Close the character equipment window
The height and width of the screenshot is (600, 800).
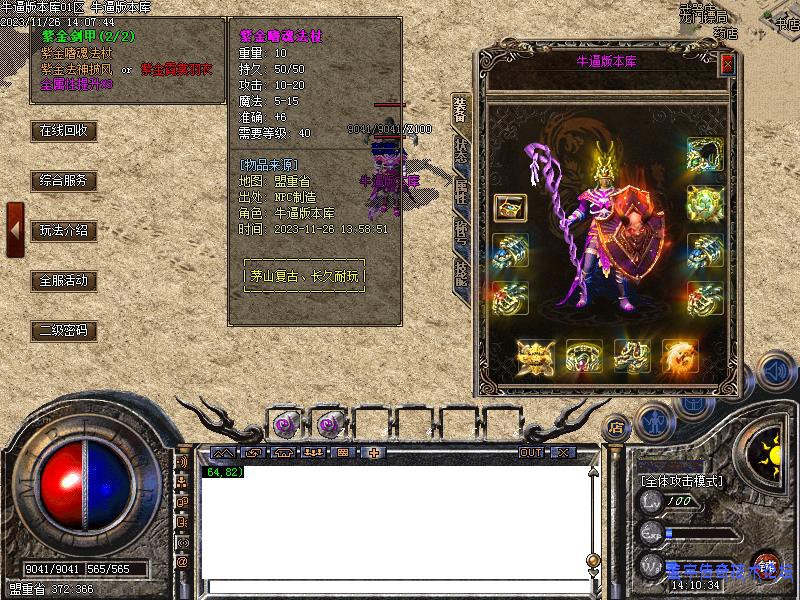[x=727, y=63]
